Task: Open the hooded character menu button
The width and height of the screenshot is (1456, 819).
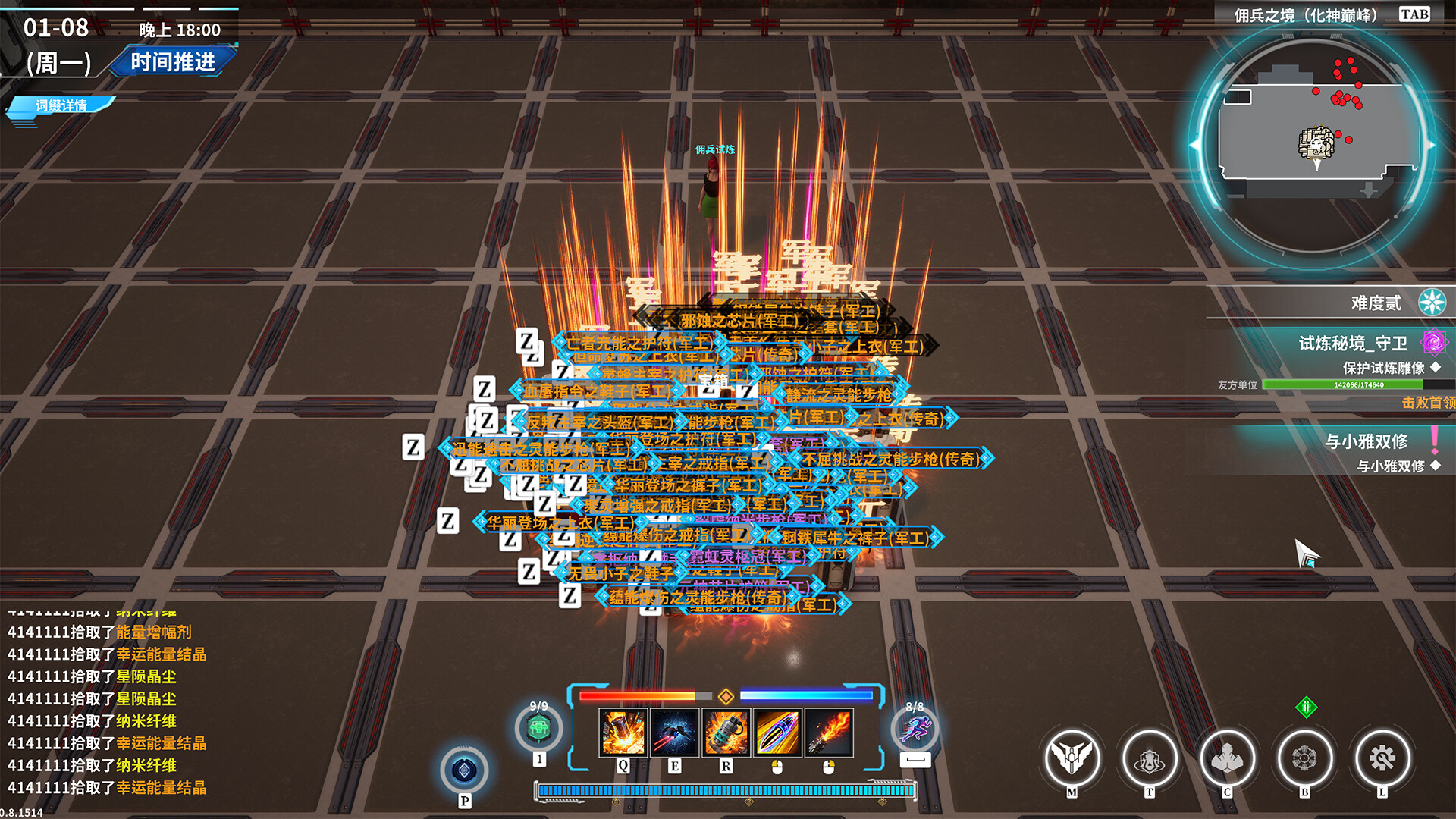Action: (1227, 758)
